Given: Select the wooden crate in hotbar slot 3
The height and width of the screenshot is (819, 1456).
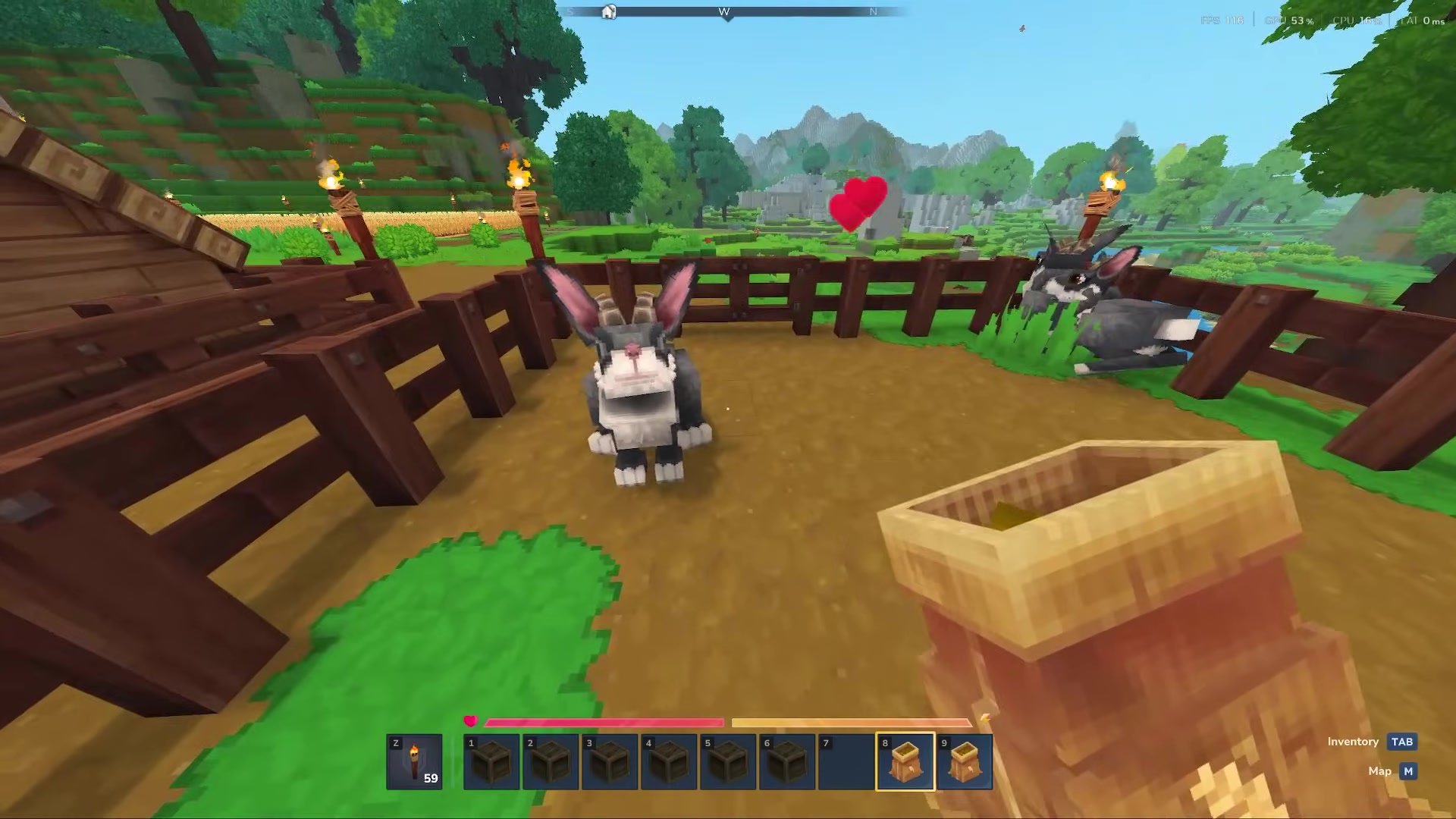Looking at the screenshot, I should tap(609, 761).
